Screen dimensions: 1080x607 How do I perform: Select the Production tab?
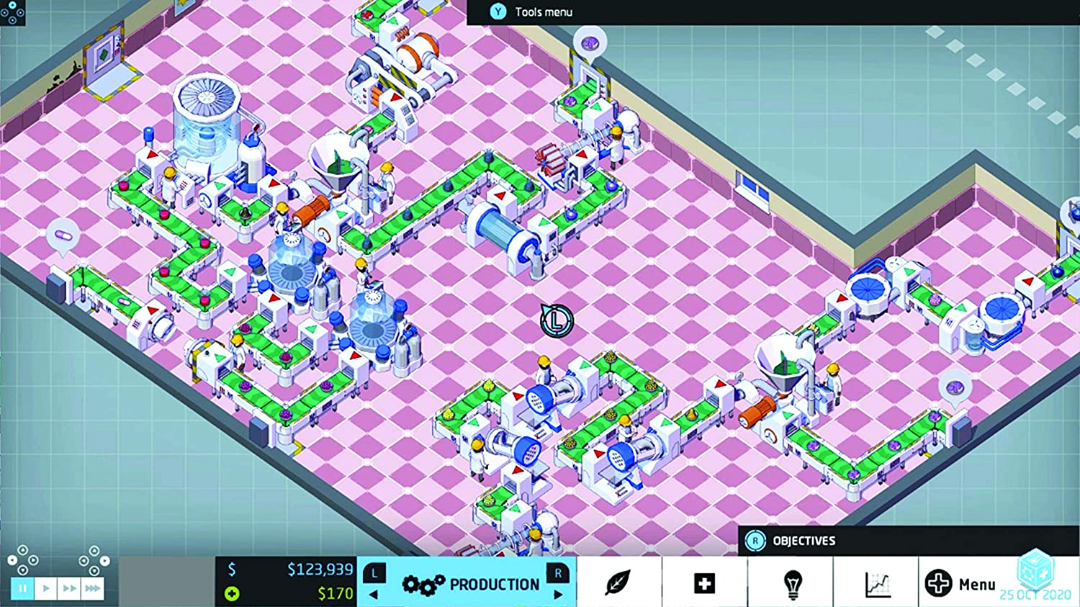pyautogui.click(x=466, y=584)
